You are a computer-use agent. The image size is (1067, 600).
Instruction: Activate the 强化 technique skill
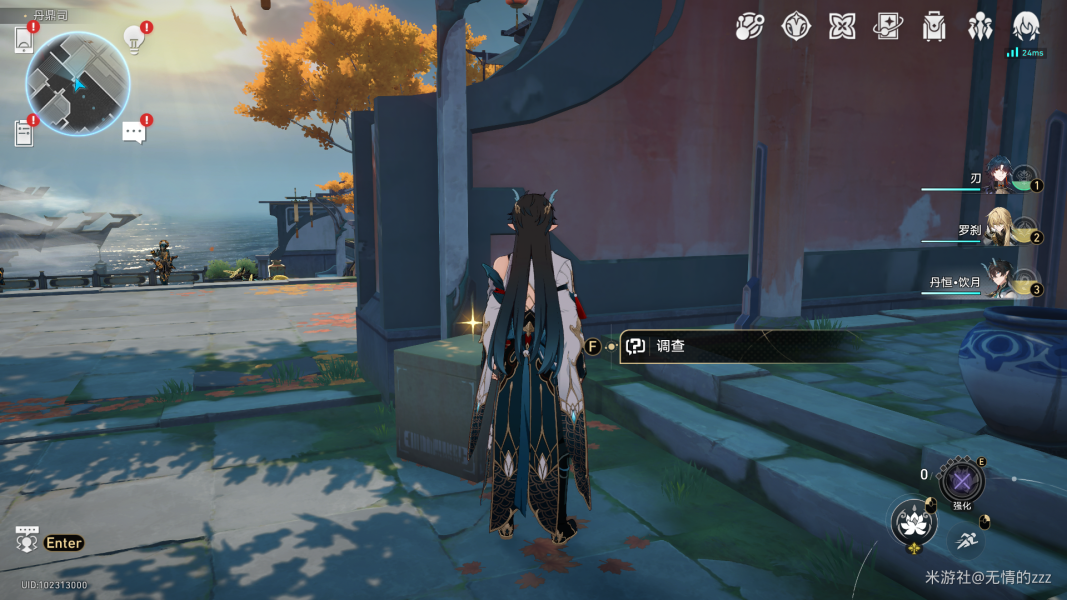coord(962,482)
